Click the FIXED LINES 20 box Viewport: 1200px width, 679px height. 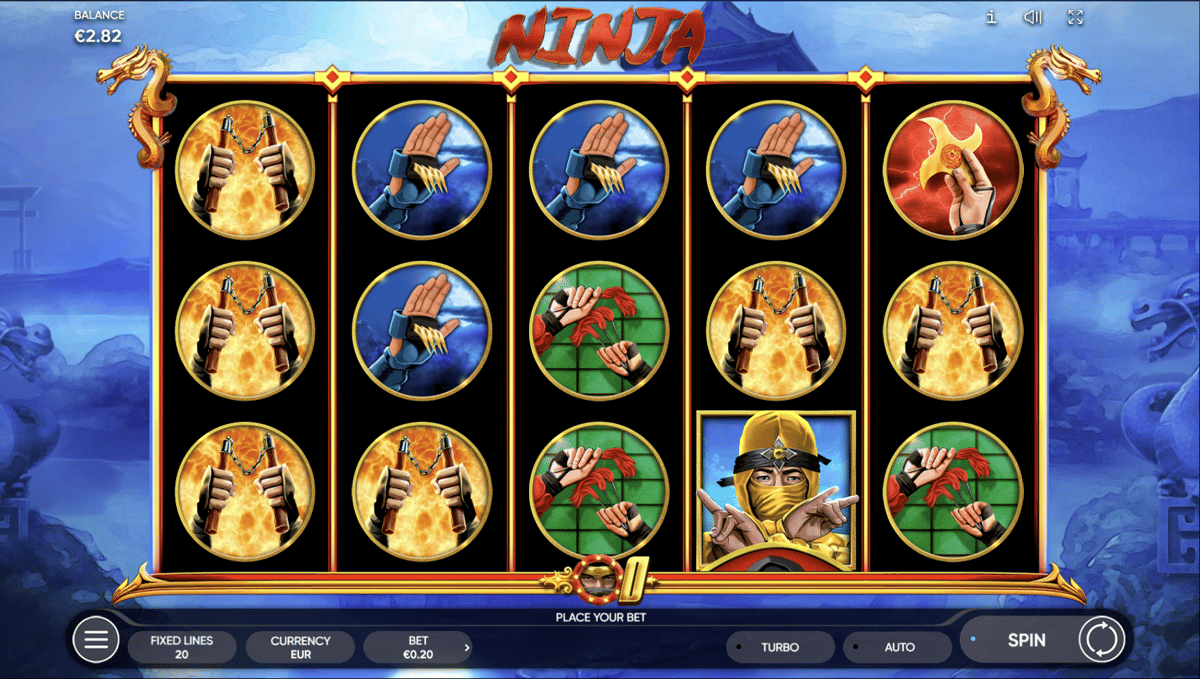pos(183,647)
